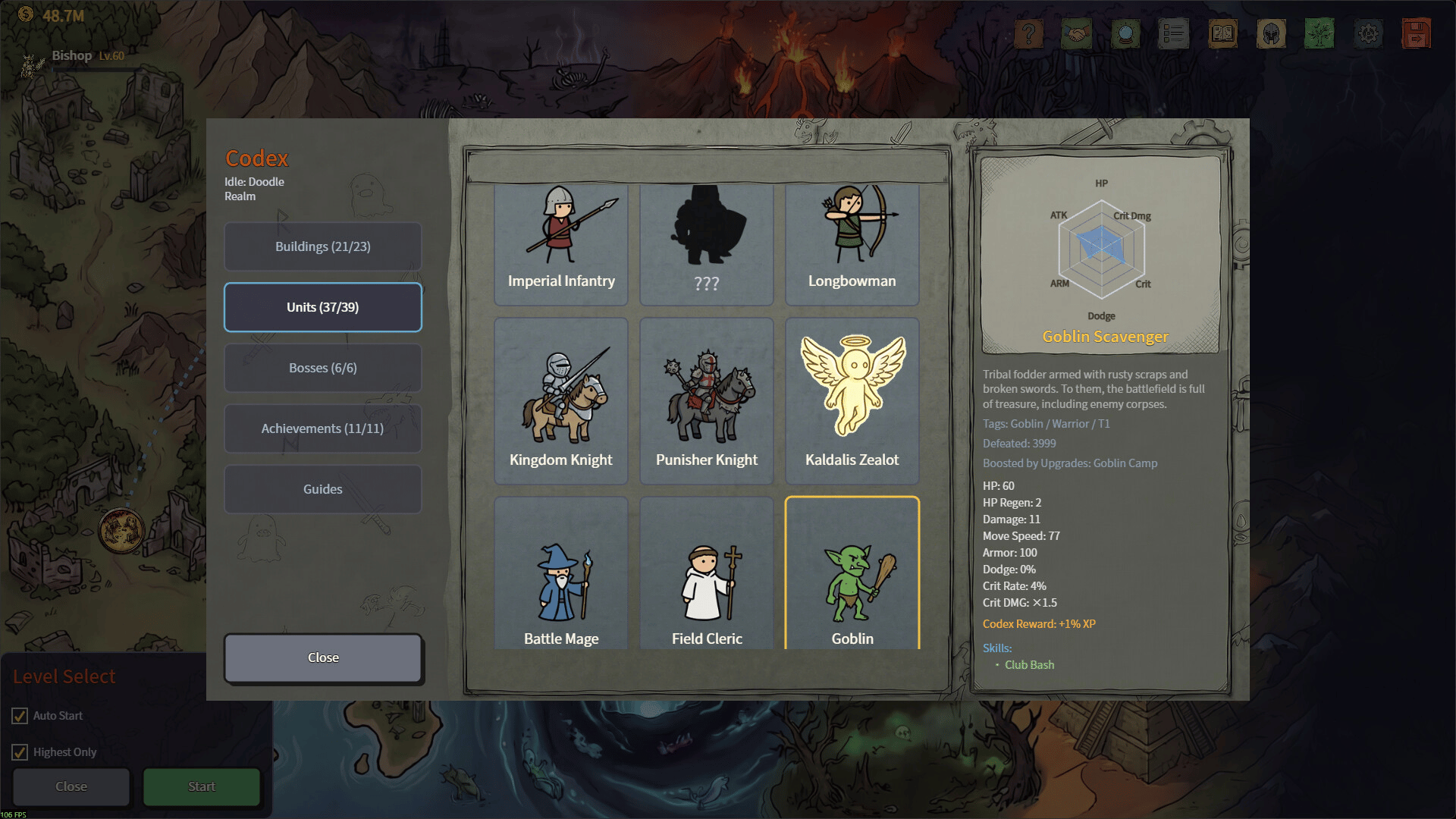Open the question mark help icon
This screenshot has height=819, width=1456.
point(1028,33)
